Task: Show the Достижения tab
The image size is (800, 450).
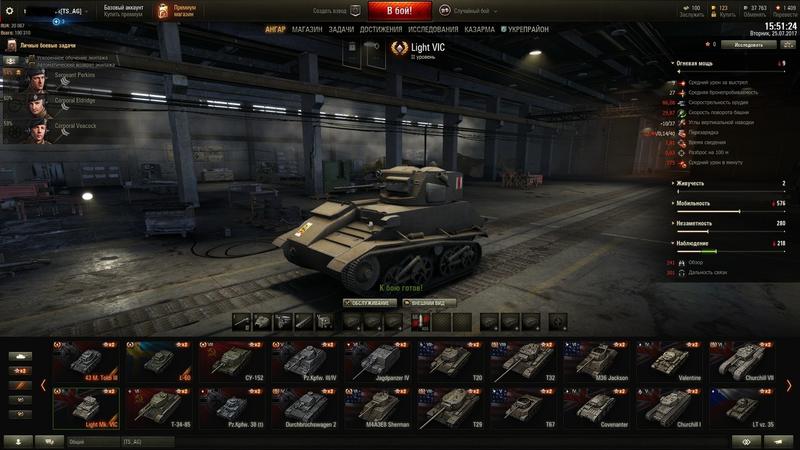Action: click(381, 30)
